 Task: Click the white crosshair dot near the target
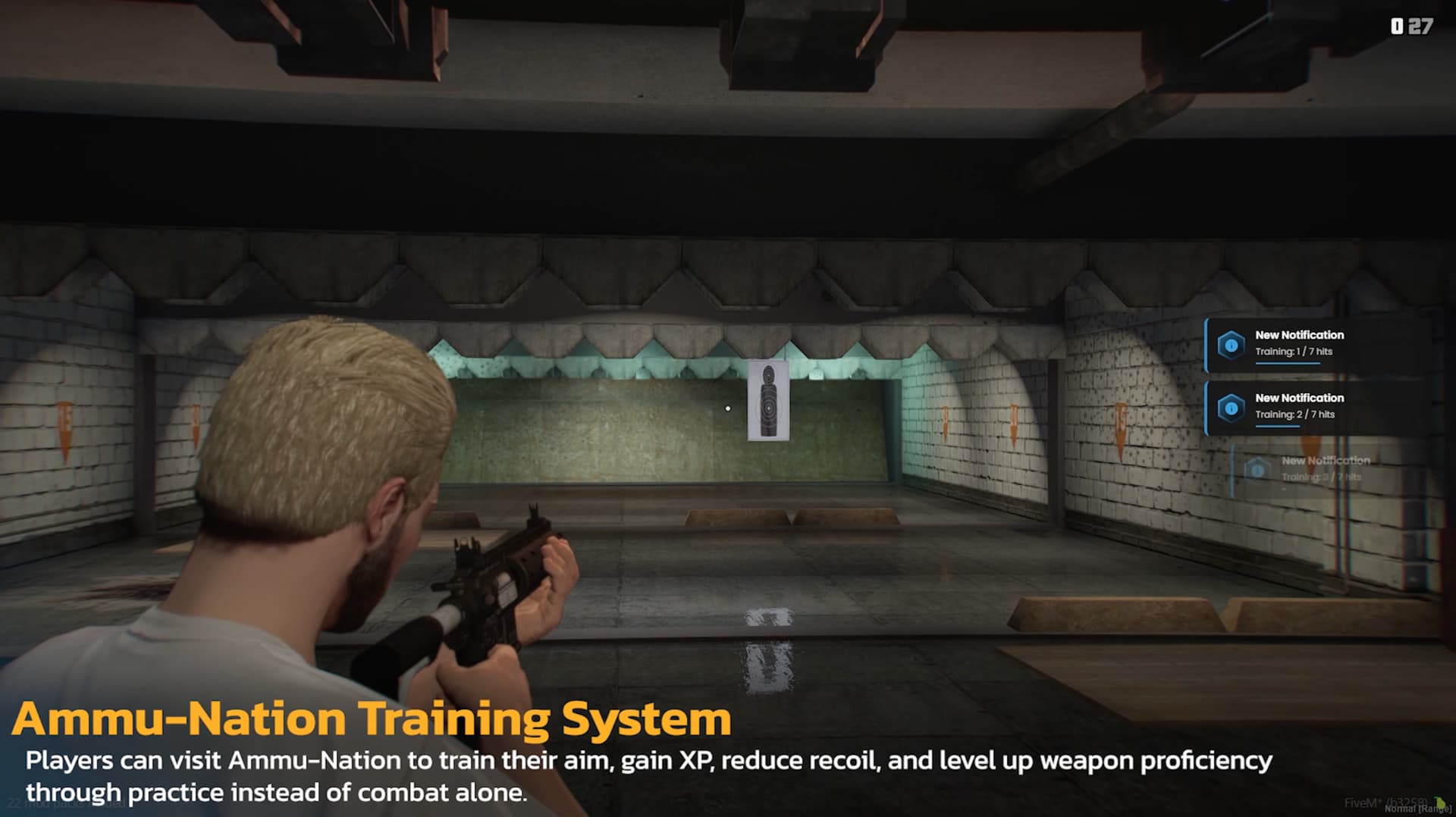pyautogui.click(x=729, y=408)
